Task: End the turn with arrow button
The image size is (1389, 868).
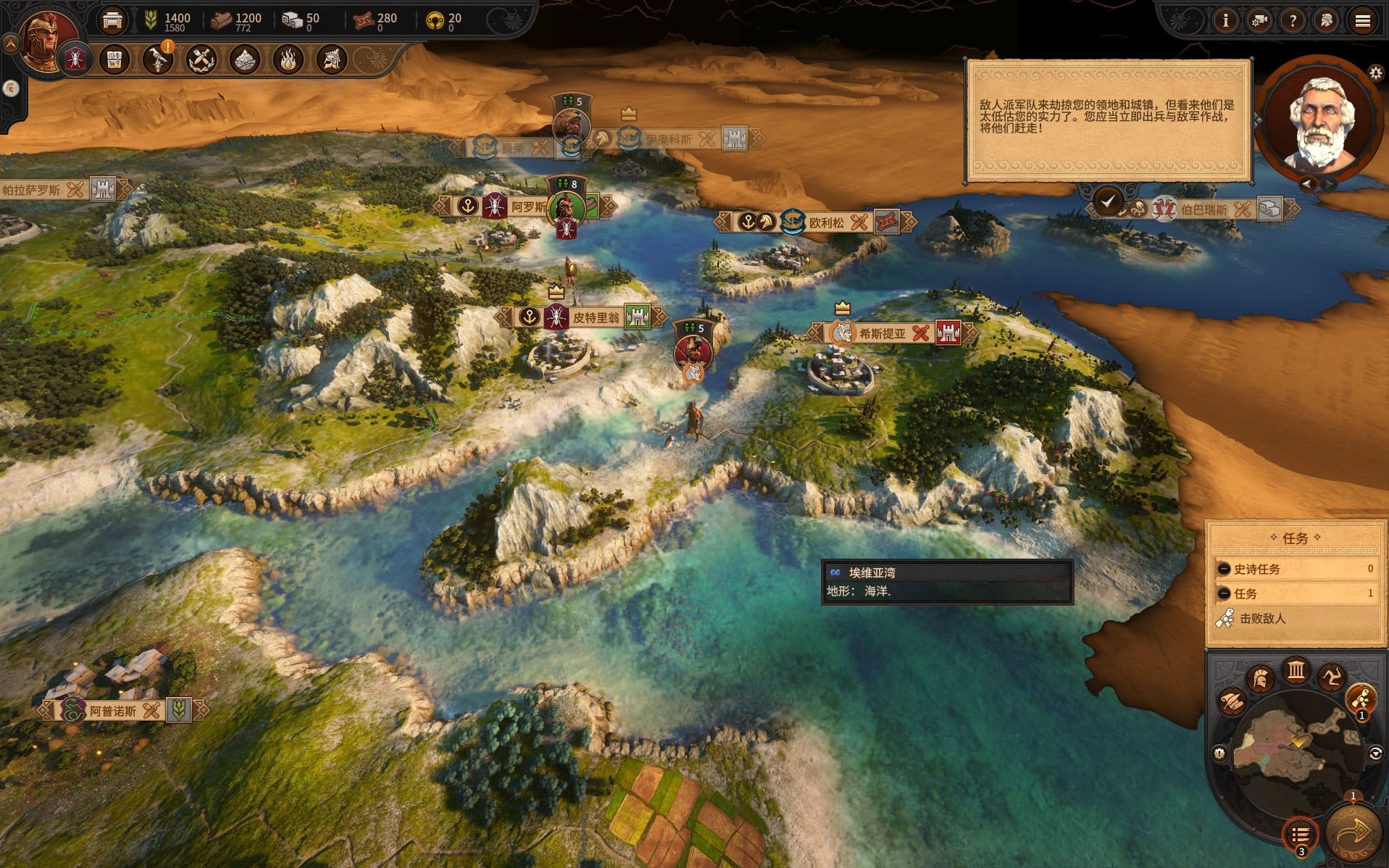Action: [x=1351, y=833]
